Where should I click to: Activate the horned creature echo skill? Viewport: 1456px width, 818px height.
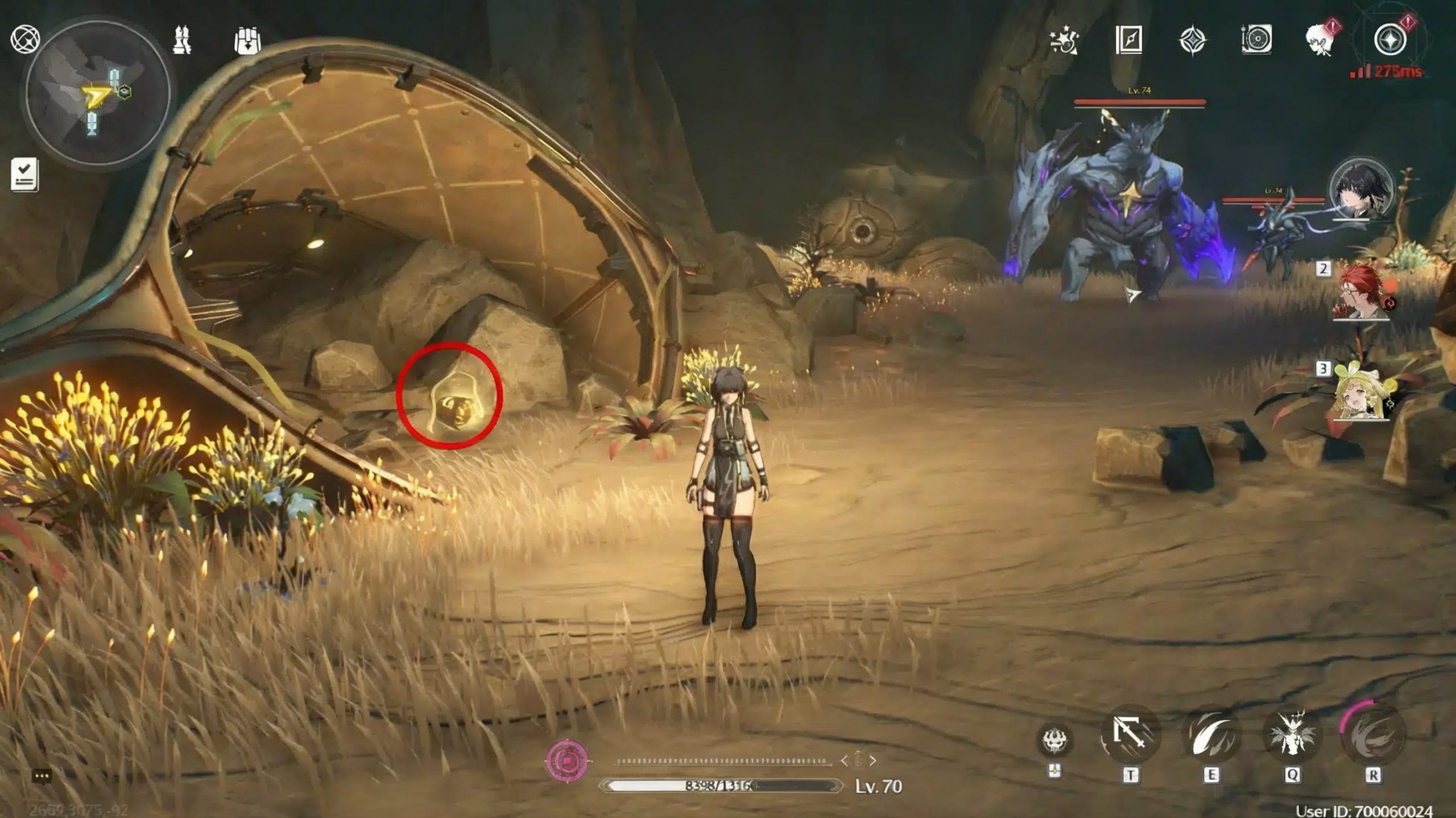click(x=1292, y=735)
